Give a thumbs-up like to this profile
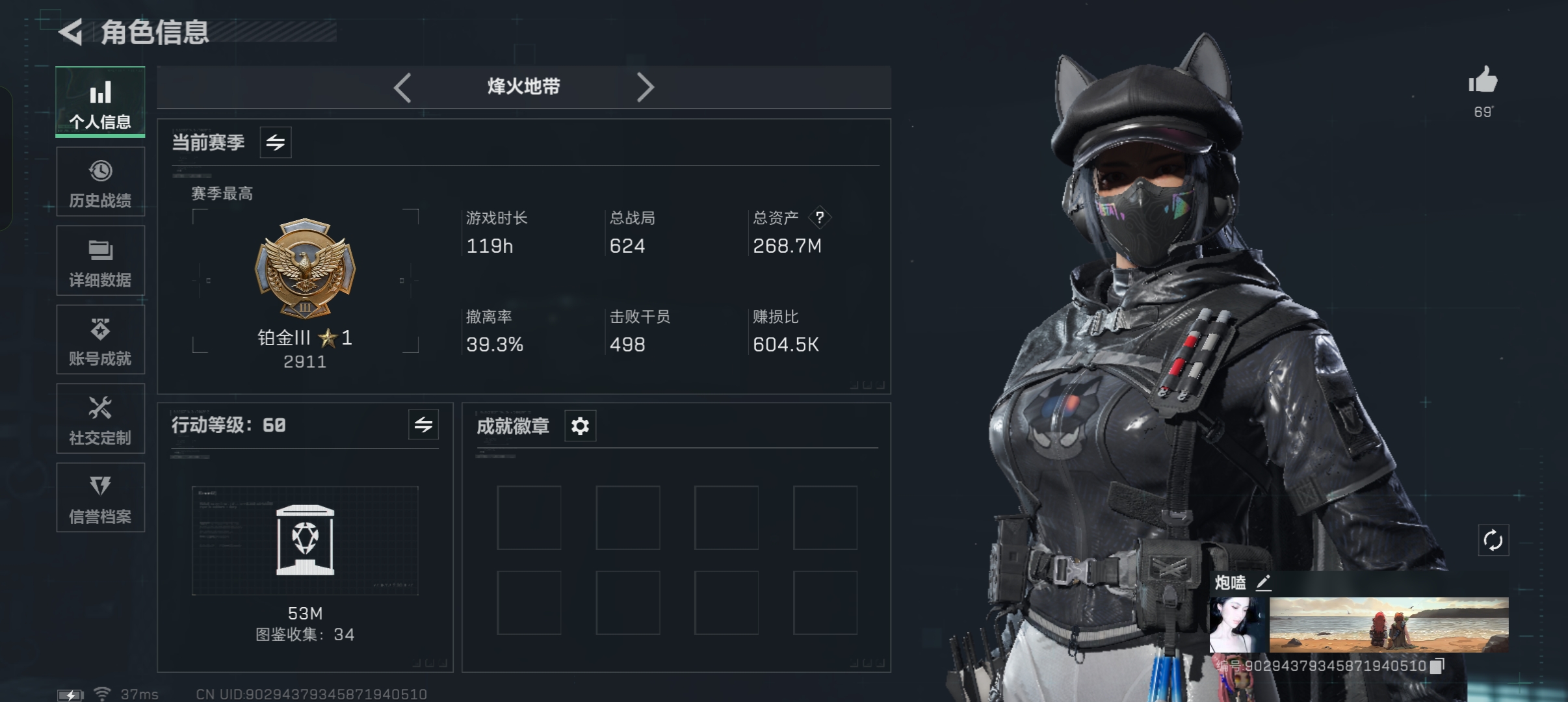The height and width of the screenshot is (702, 1568). tap(1482, 81)
